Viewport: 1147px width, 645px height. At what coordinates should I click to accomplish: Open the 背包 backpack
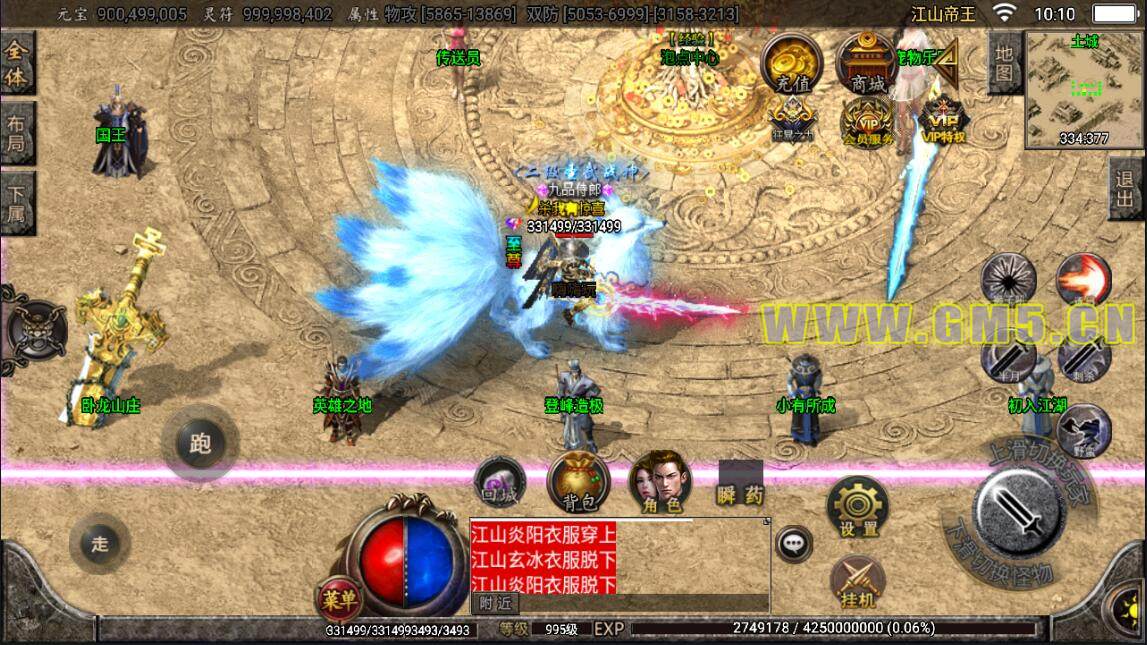pyautogui.click(x=578, y=482)
